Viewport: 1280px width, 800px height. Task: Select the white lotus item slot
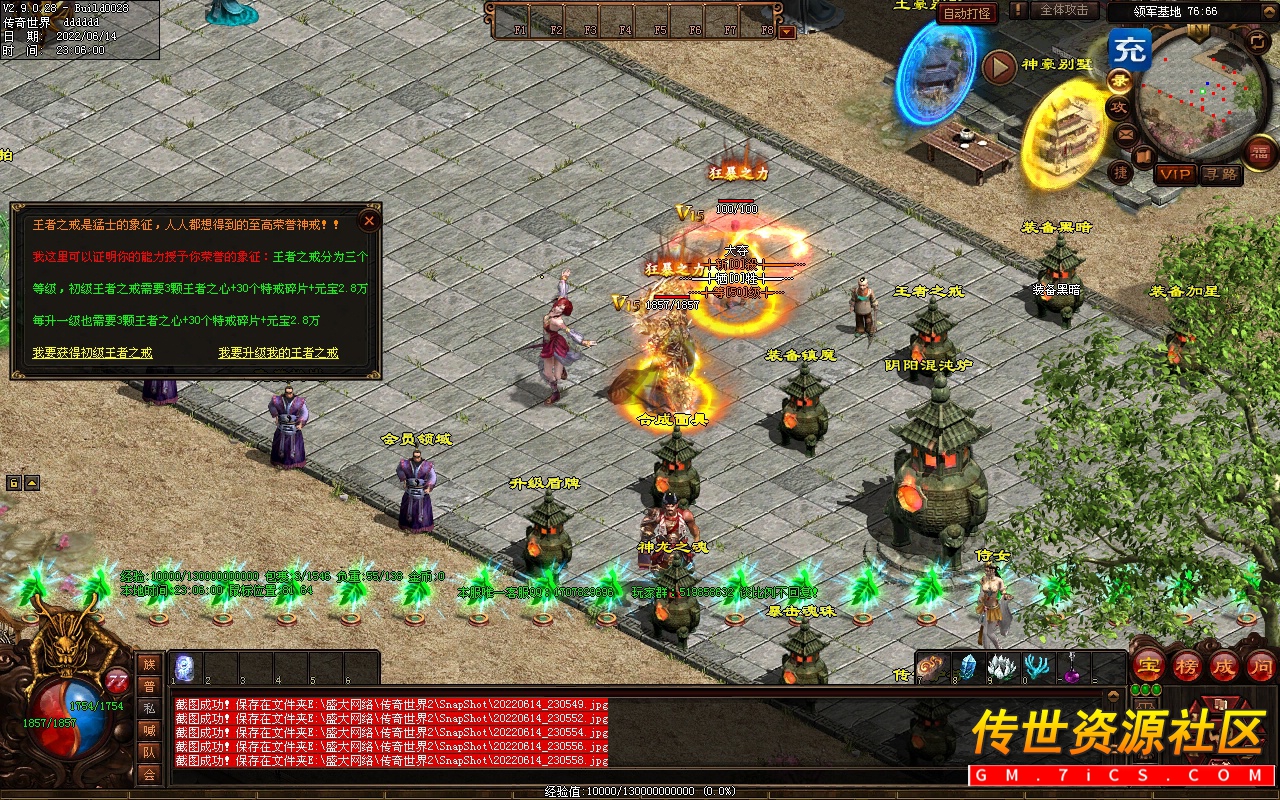[1002, 668]
